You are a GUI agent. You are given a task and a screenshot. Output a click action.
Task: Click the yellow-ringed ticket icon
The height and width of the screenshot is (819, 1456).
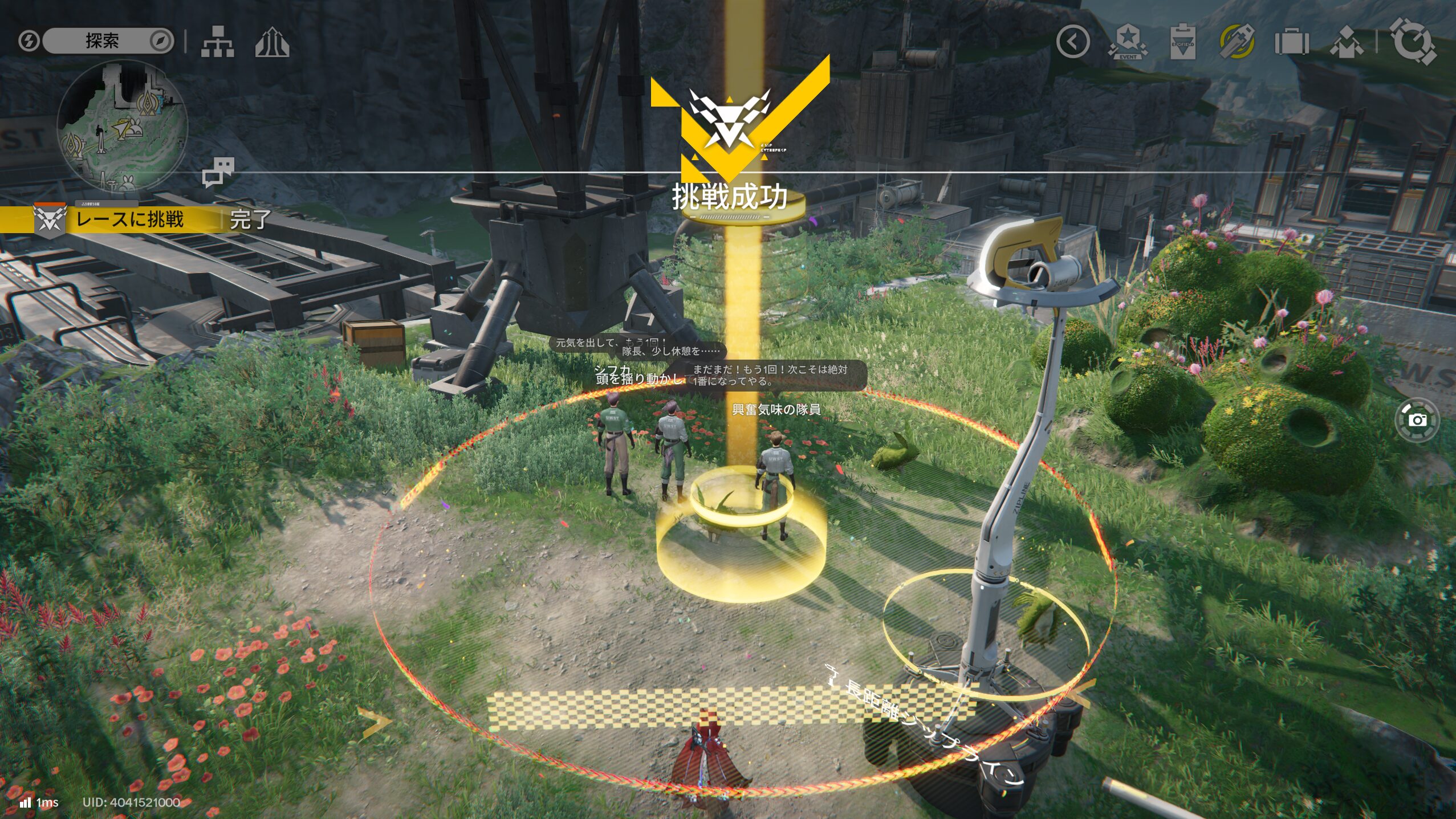[1237, 41]
